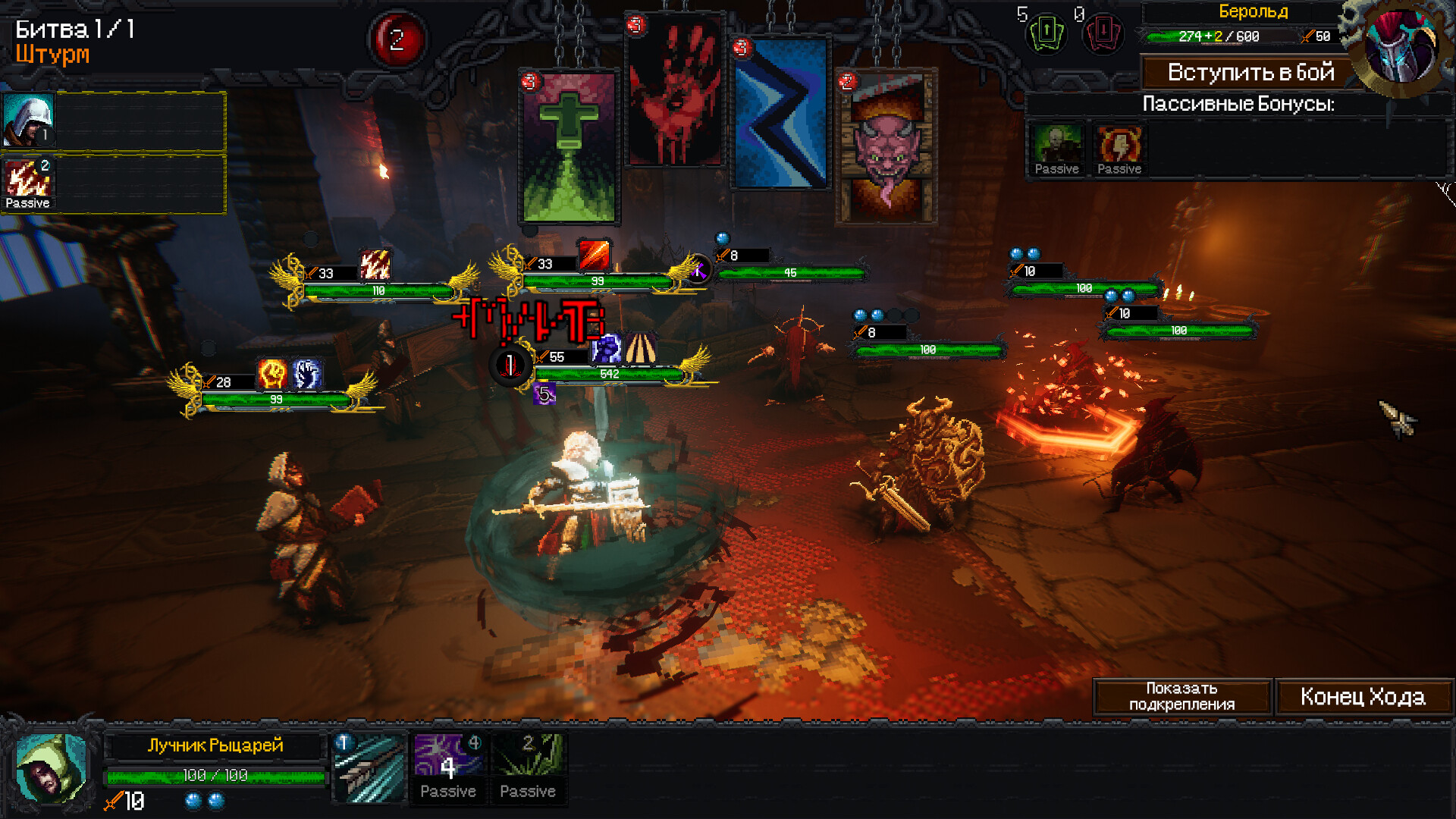Image resolution: width=1456 pixels, height=819 pixels.
Task: Click Berold's helmeted hero portrait
Action: (1399, 47)
